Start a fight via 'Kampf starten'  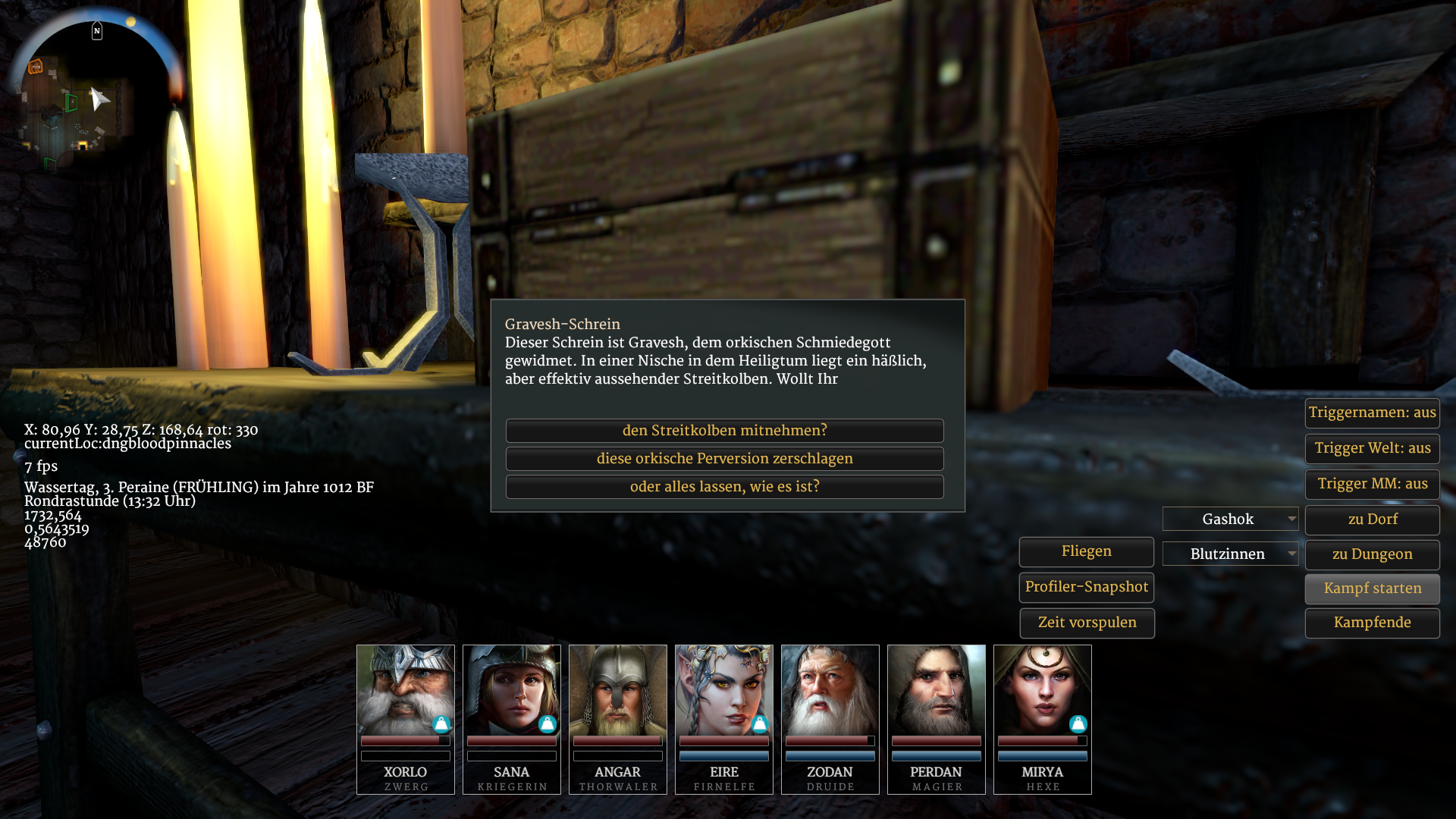coord(1372,588)
